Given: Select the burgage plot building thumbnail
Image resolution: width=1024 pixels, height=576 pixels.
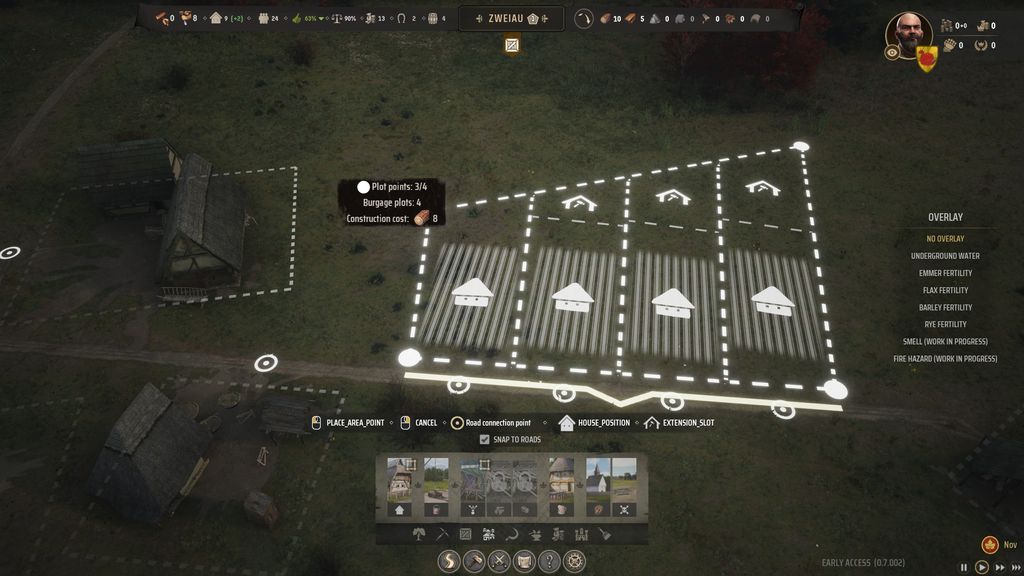Looking at the screenshot, I should [x=400, y=480].
